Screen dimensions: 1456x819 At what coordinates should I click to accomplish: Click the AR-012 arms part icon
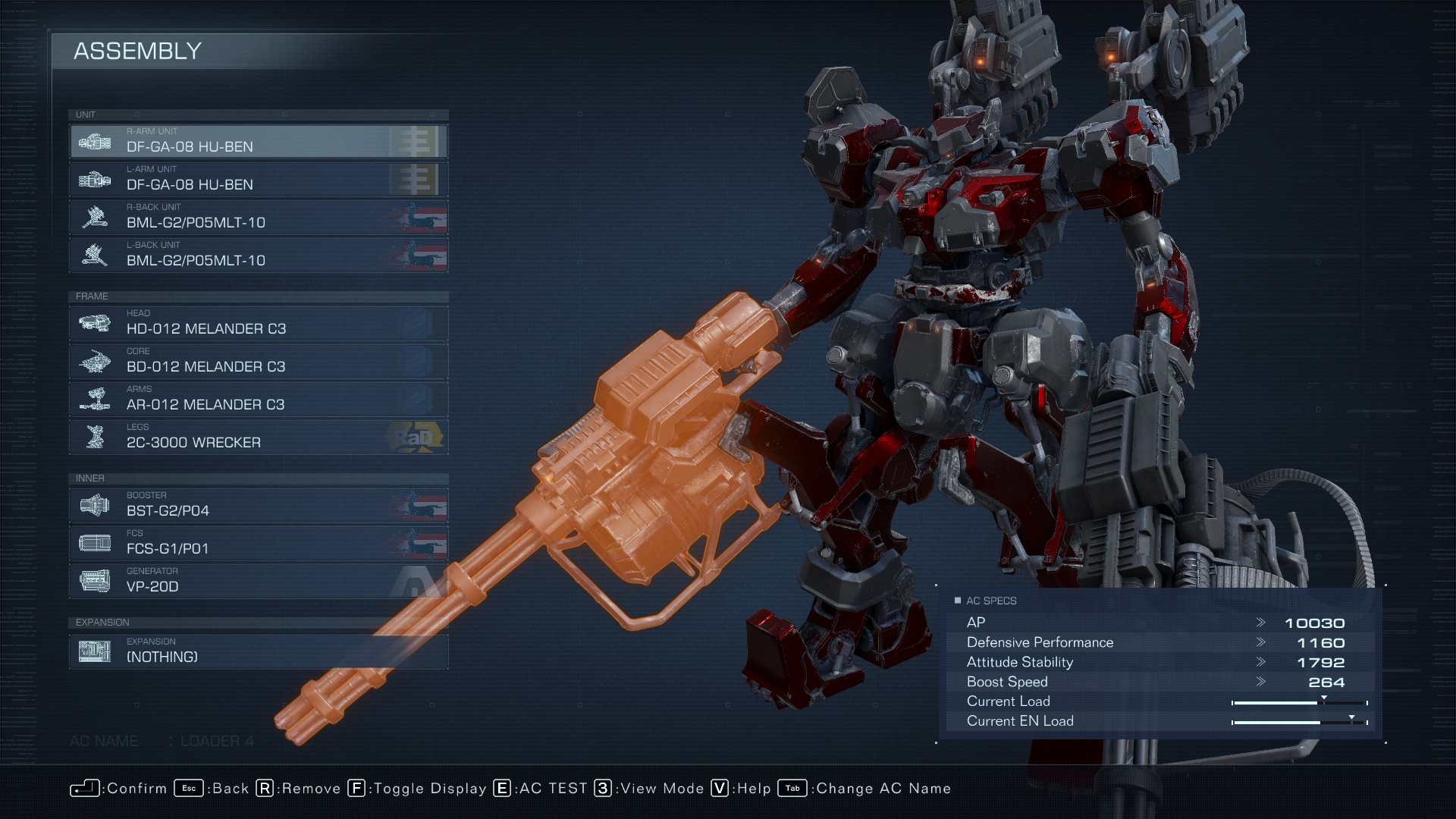point(95,399)
